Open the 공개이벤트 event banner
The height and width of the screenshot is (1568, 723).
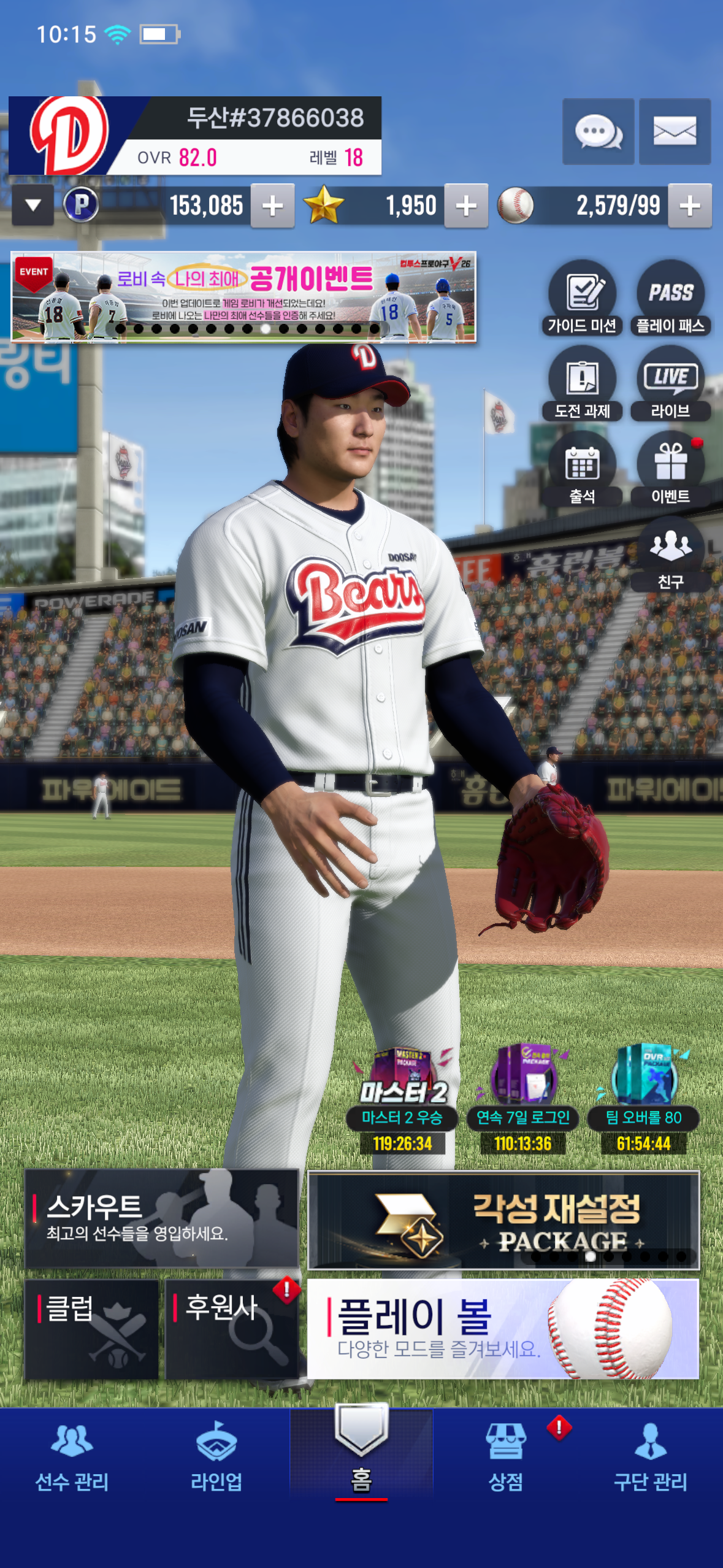point(243,296)
